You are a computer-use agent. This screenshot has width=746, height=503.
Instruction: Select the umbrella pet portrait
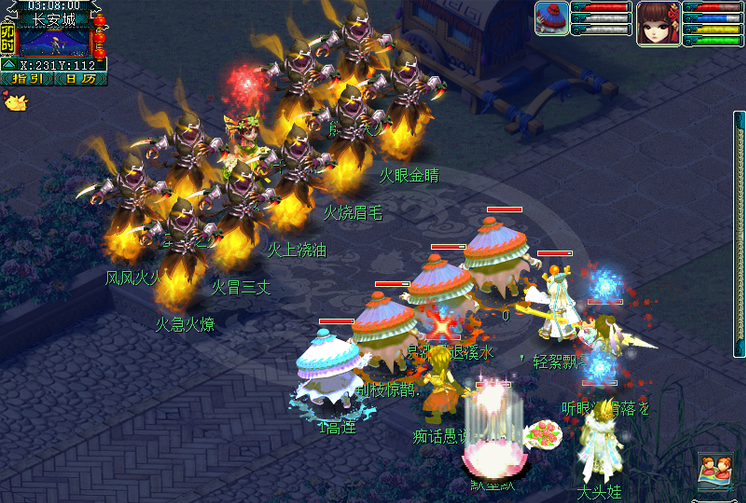point(551,19)
